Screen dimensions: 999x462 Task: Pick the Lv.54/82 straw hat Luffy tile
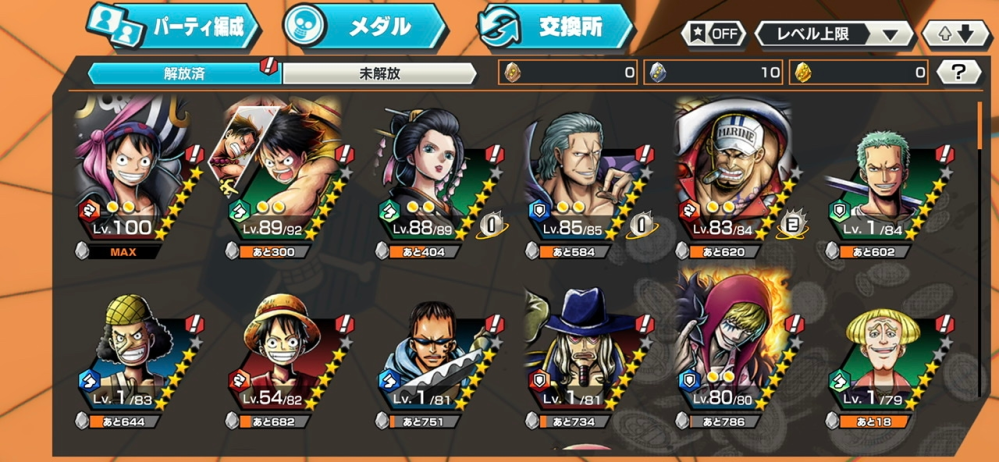276,360
